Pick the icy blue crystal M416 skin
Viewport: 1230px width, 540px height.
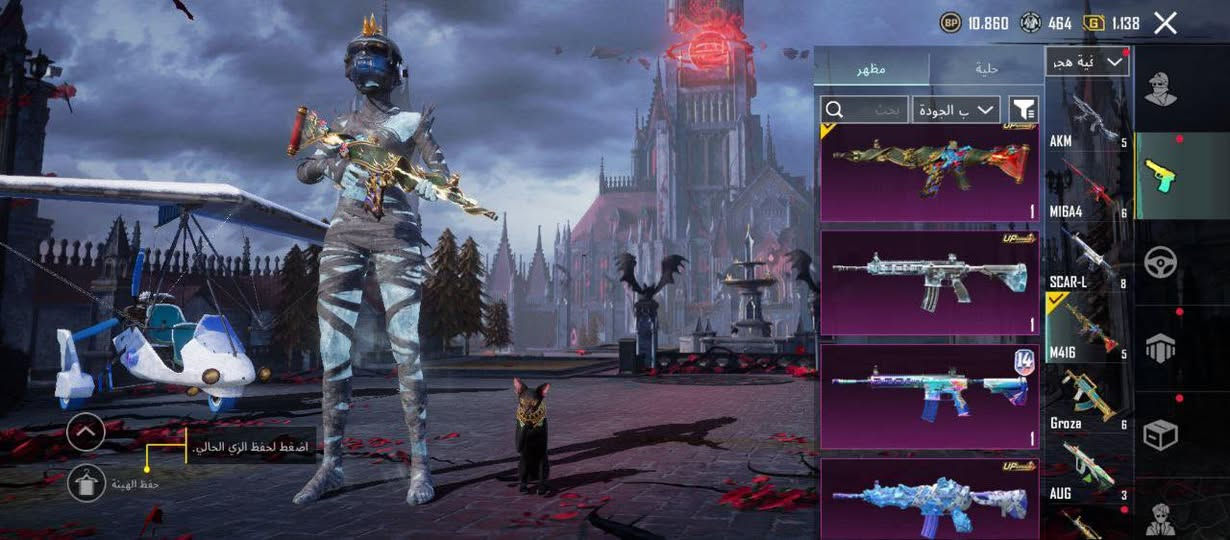pyautogui.click(x=929, y=498)
